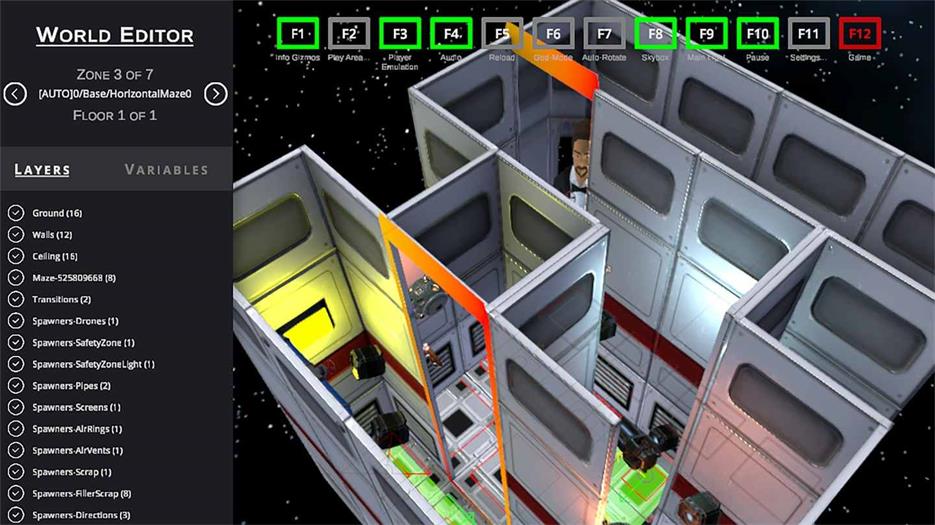Toggle the Spawners-AirVents layer

pos(16,450)
